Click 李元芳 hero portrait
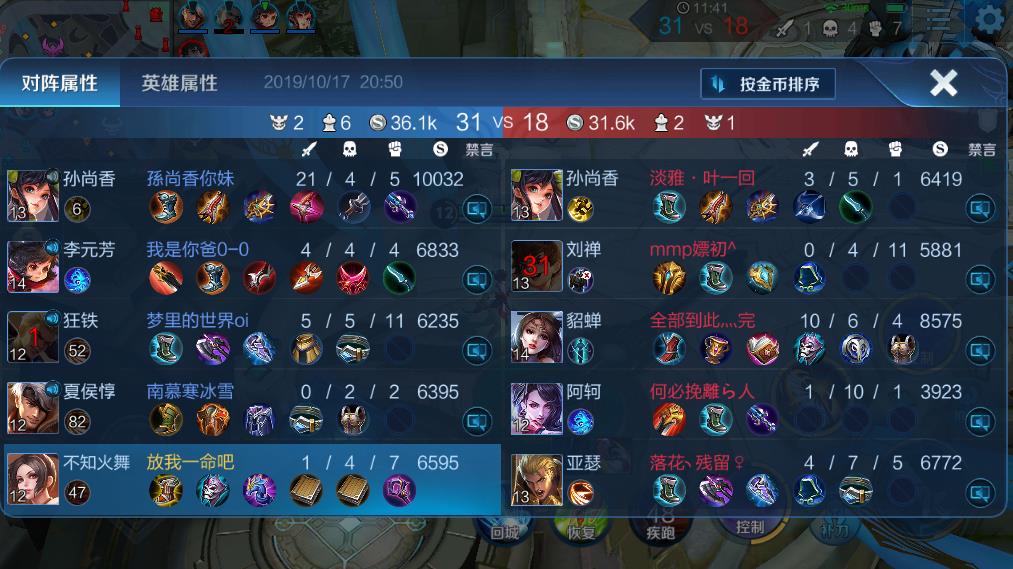This screenshot has height=569, width=1013. pos(33,266)
